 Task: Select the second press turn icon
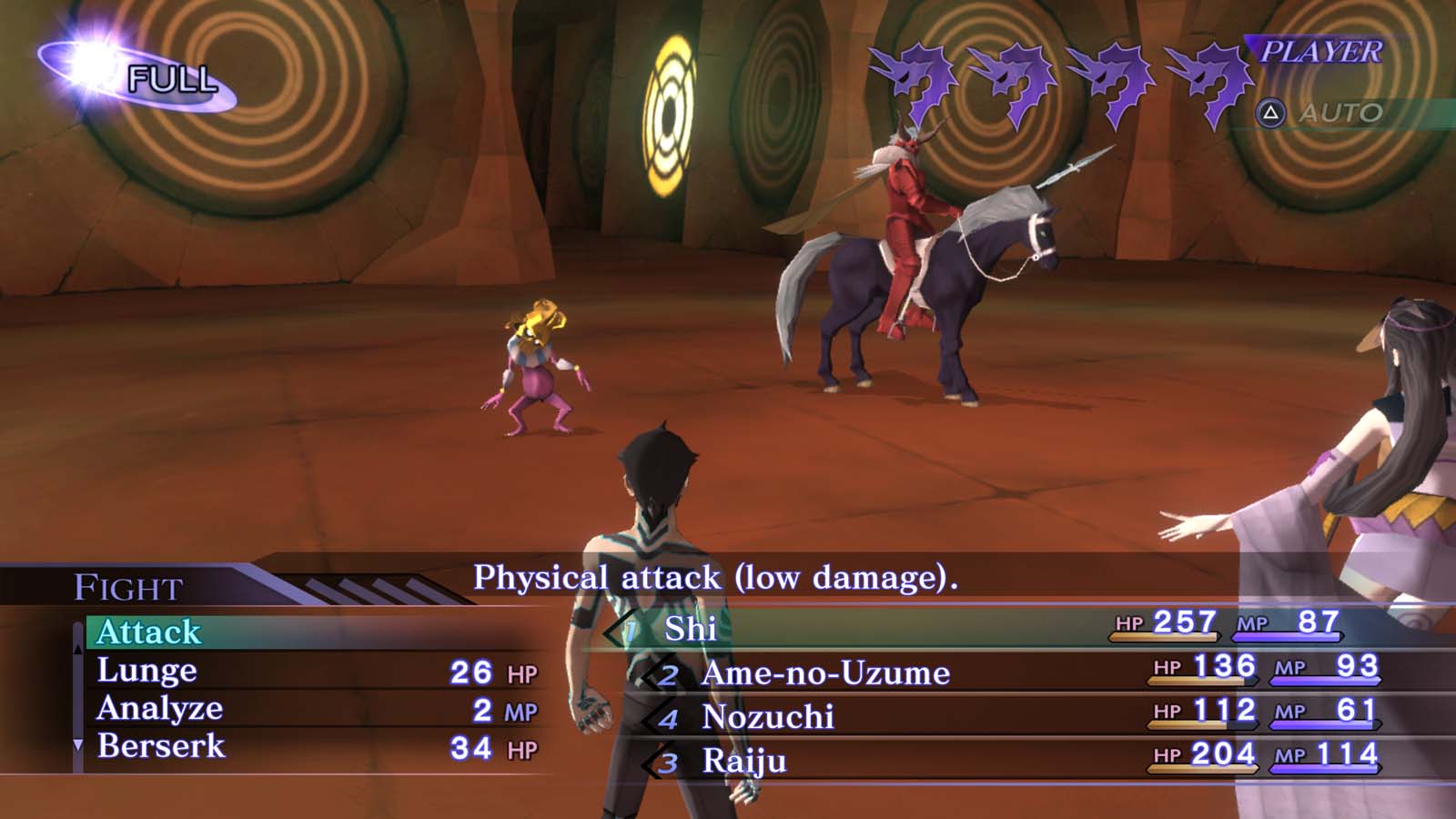click(x=1012, y=77)
